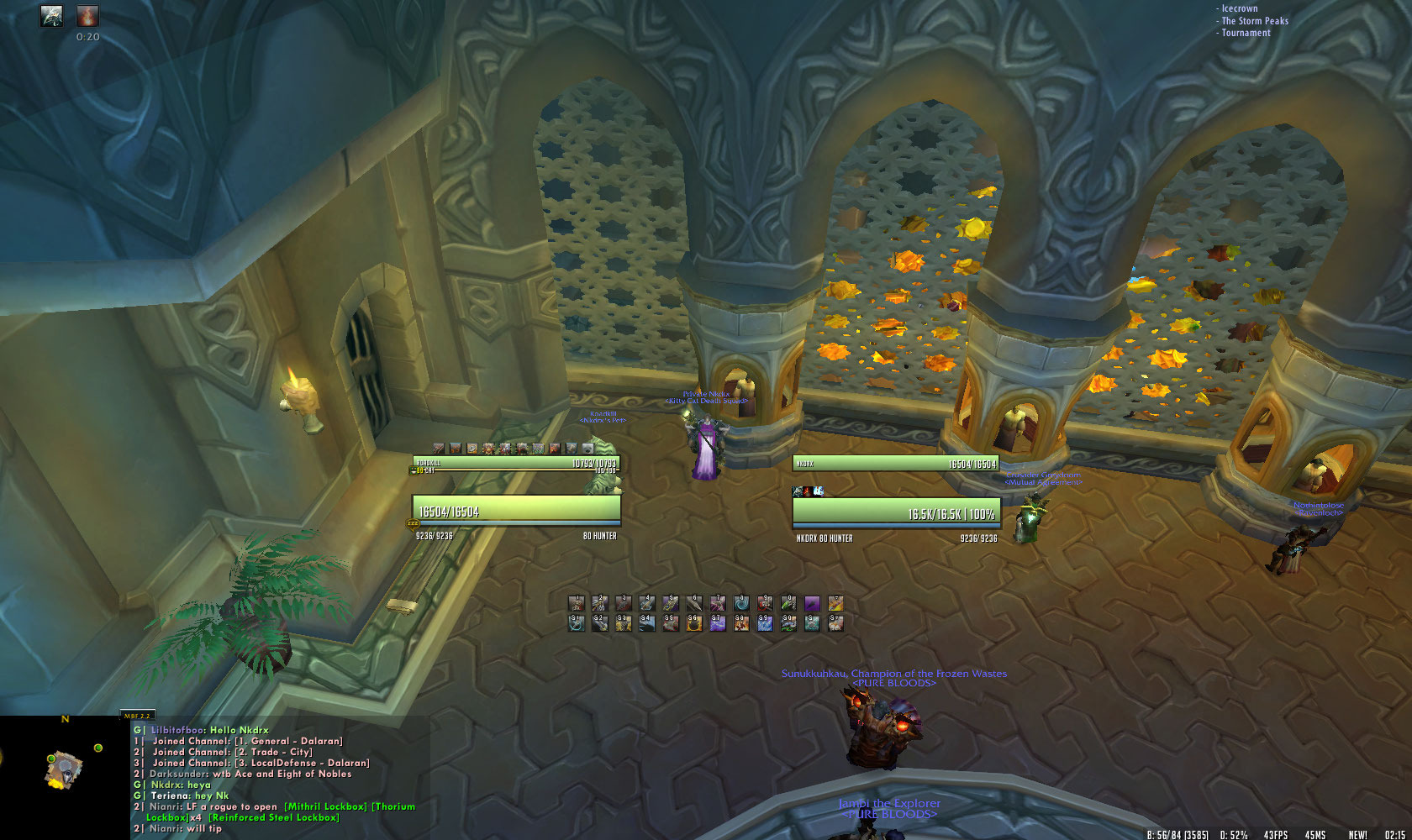Open the [Mithril Lockbox] chat link

[x=326, y=806]
